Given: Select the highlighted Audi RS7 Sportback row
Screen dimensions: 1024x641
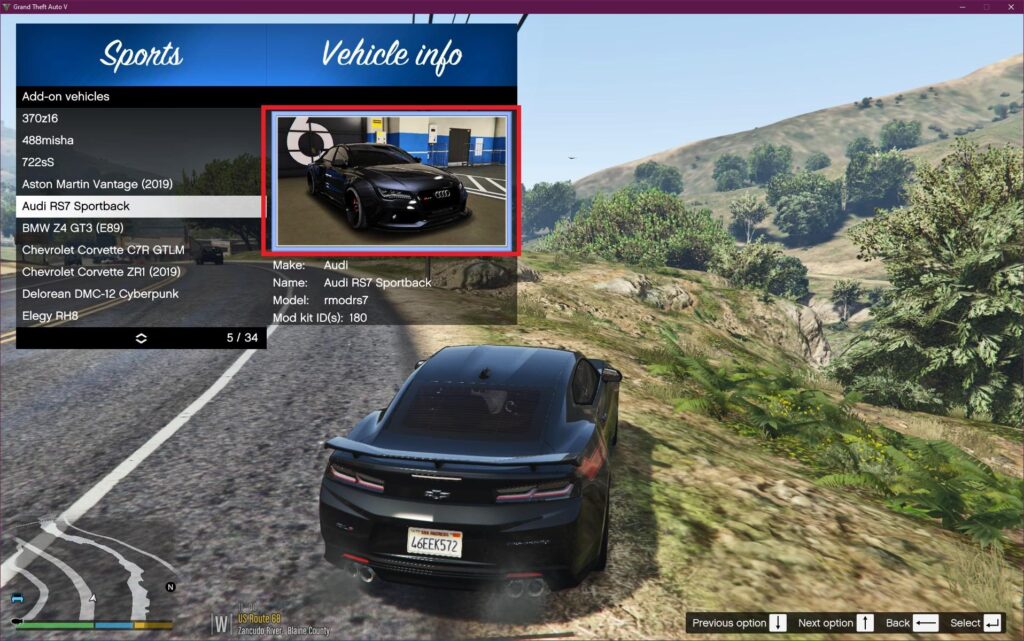Looking at the screenshot, I should point(140,206).
